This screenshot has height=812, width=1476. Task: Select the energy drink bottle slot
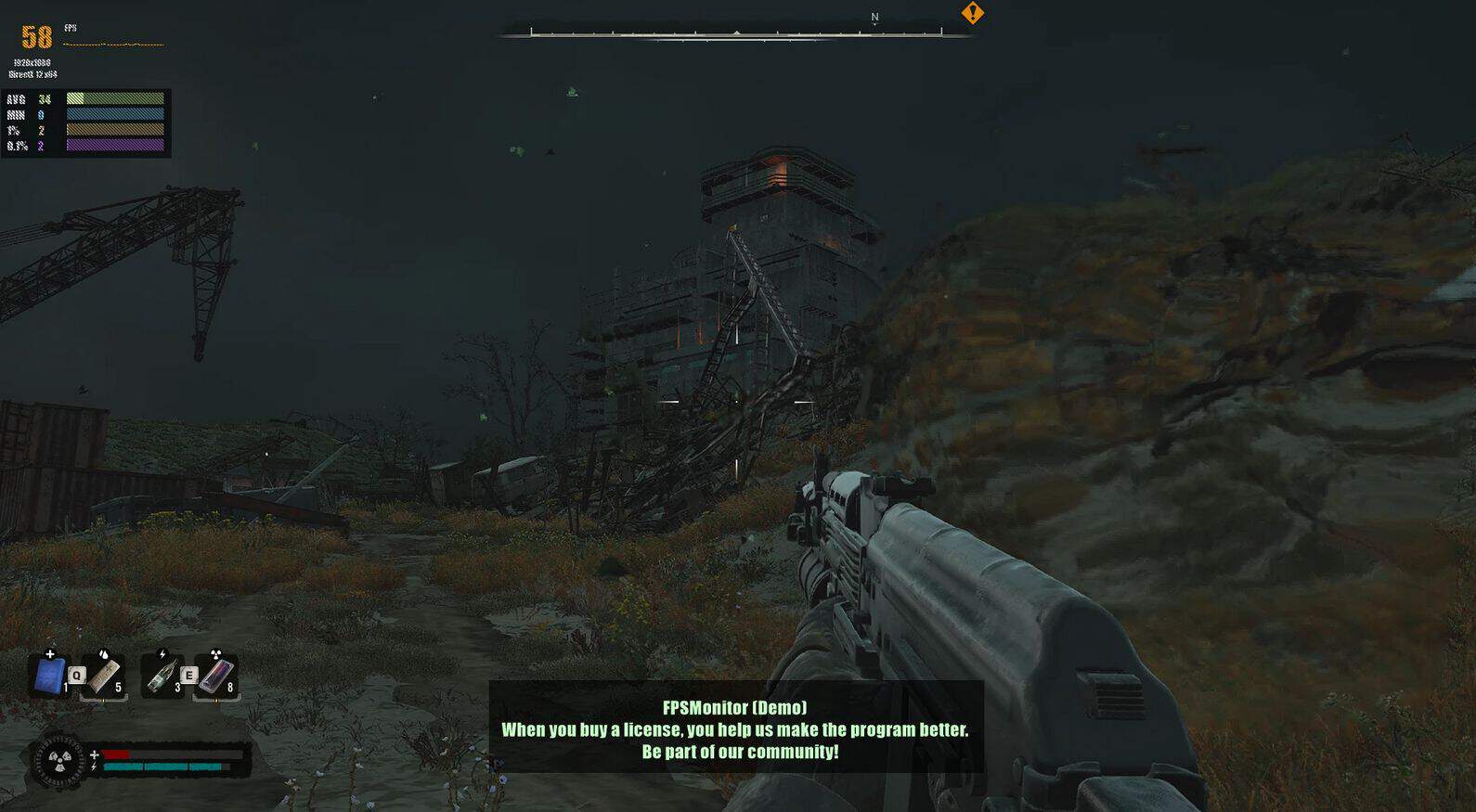tap(162, 676)
